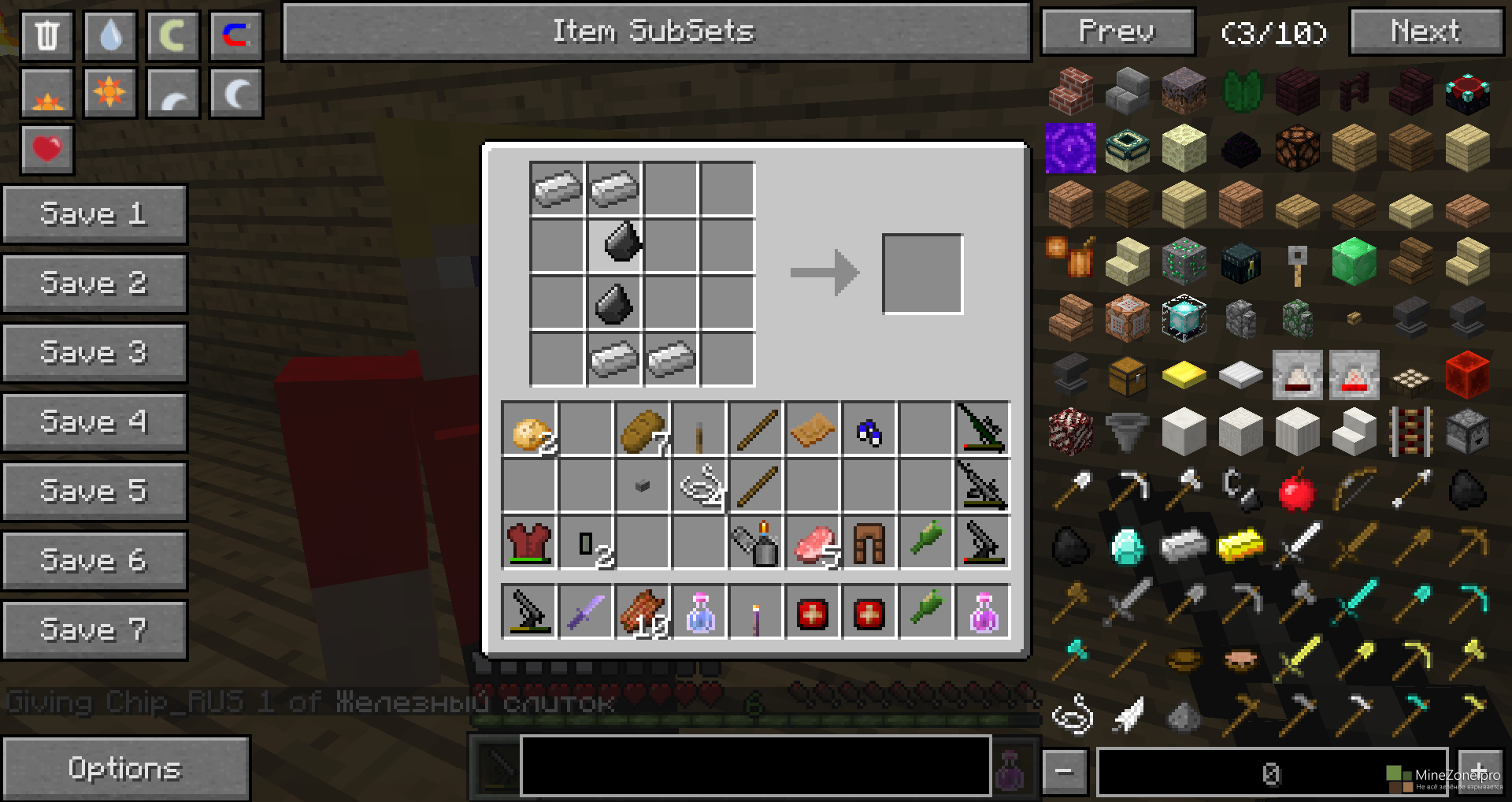Heal the player with the heart button
Screen dimensions: 1512x802
tap(47, 149)
